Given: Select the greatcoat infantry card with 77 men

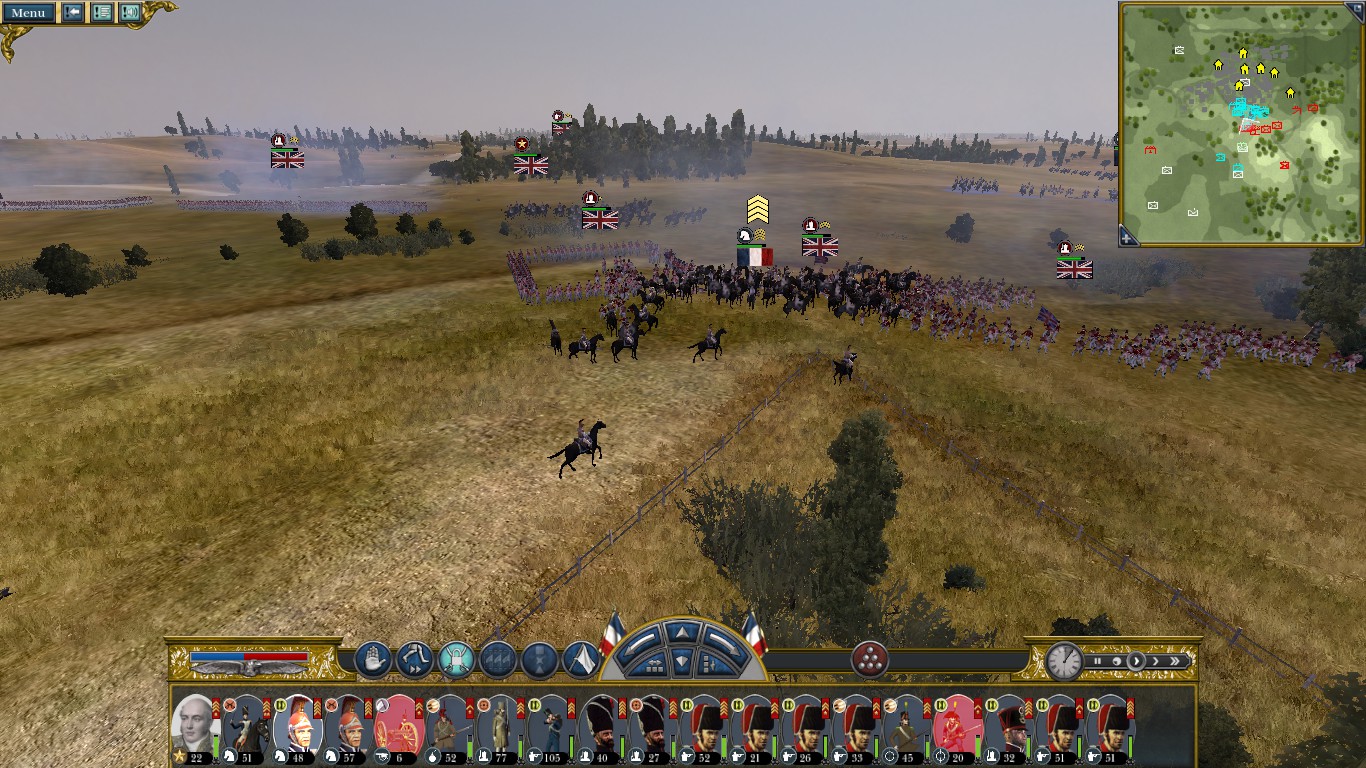Looking at the screenshot, I should (x=497, y=727).
